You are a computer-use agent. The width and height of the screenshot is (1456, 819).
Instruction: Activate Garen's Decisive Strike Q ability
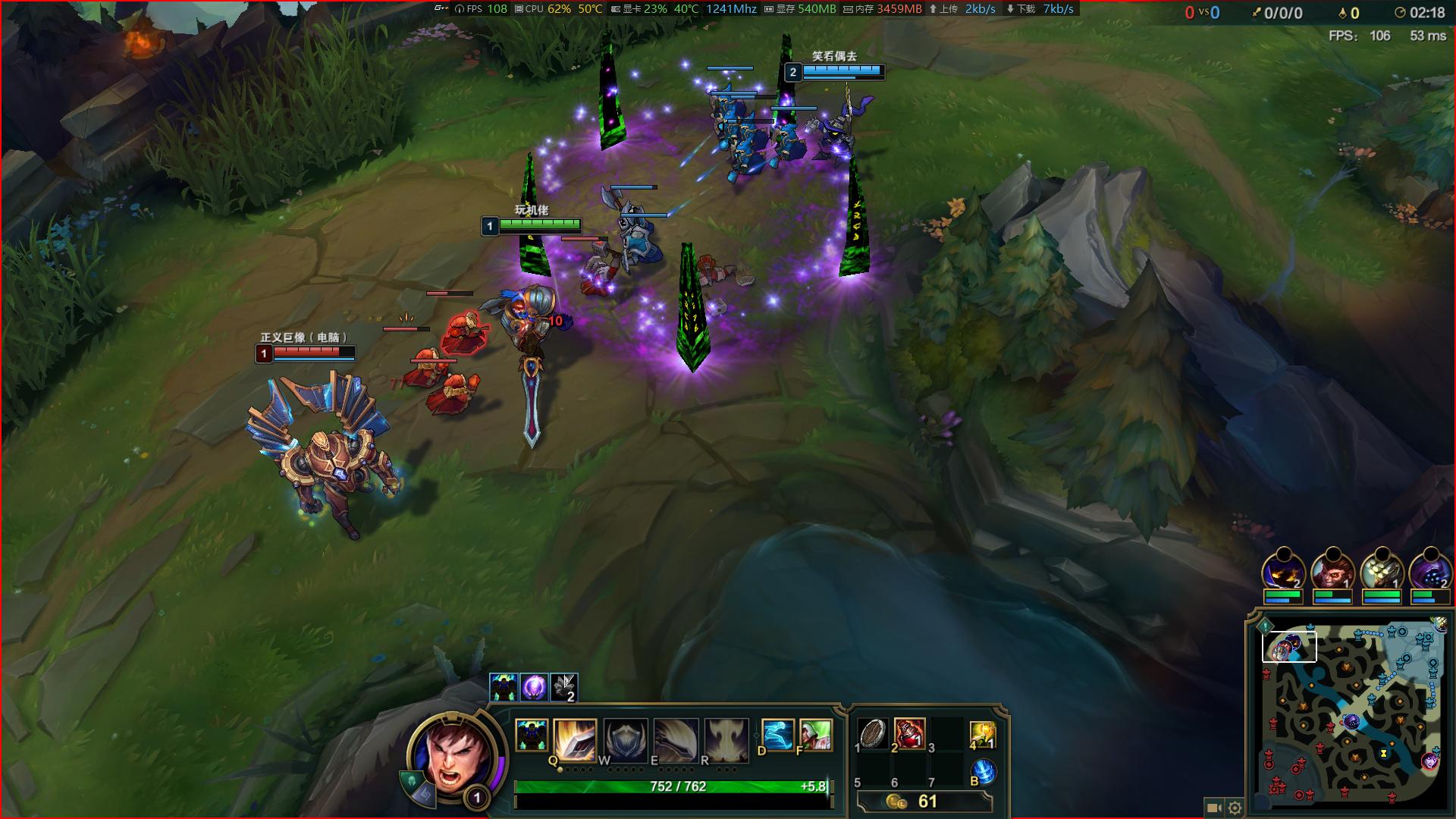point(575,739)
